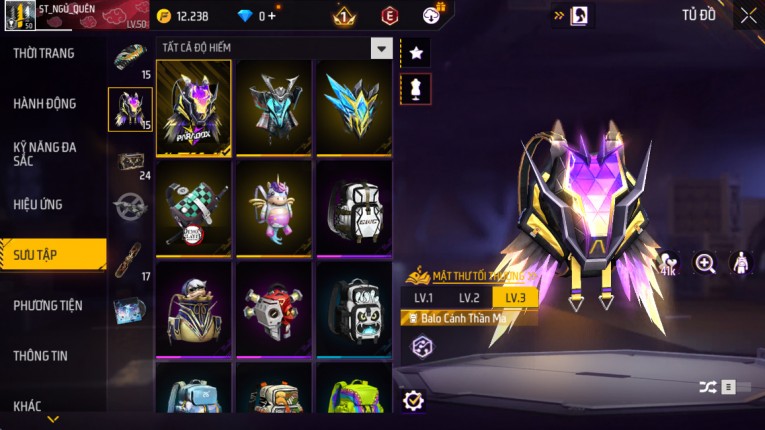
Task: Pick the blue crystal wings backpack
Action: coord(353,106)
